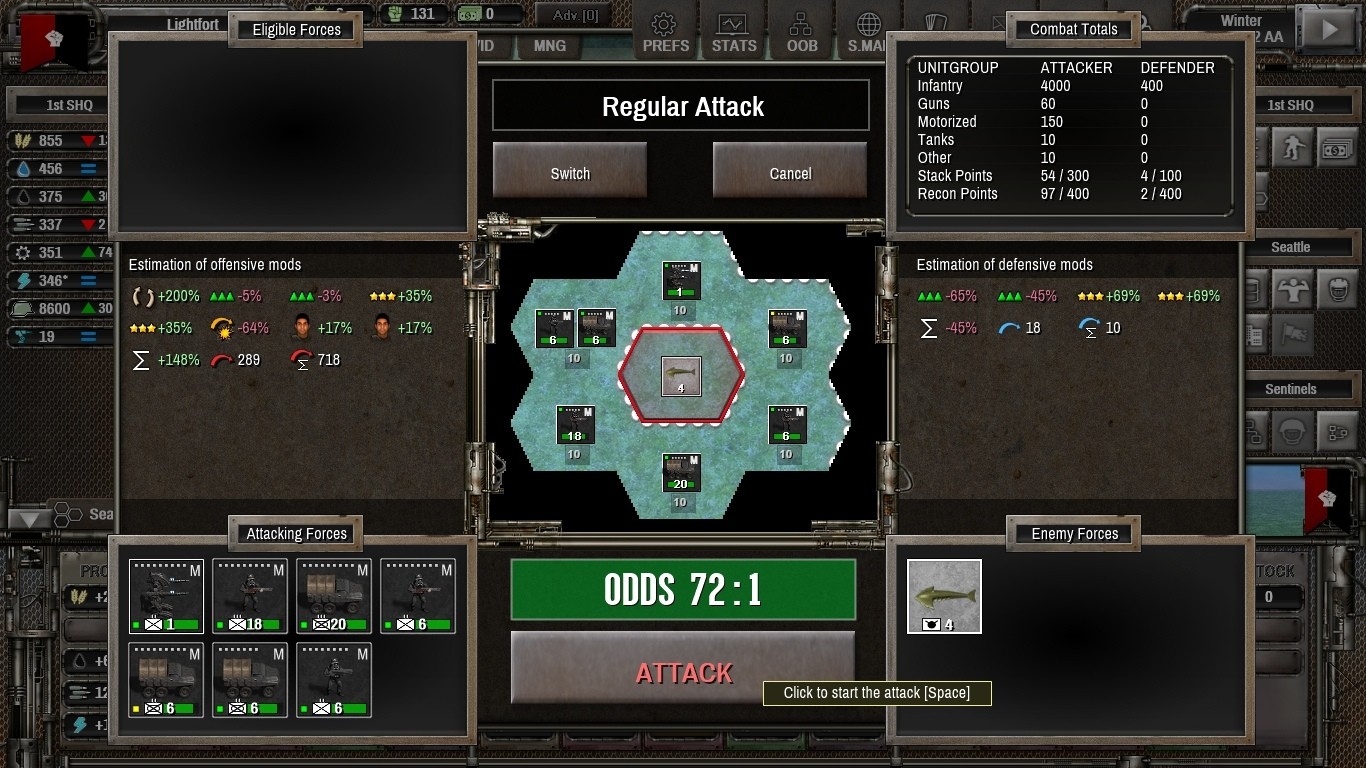
Task: Choose the hex unit labeled 18
Action: coord(575,425)
